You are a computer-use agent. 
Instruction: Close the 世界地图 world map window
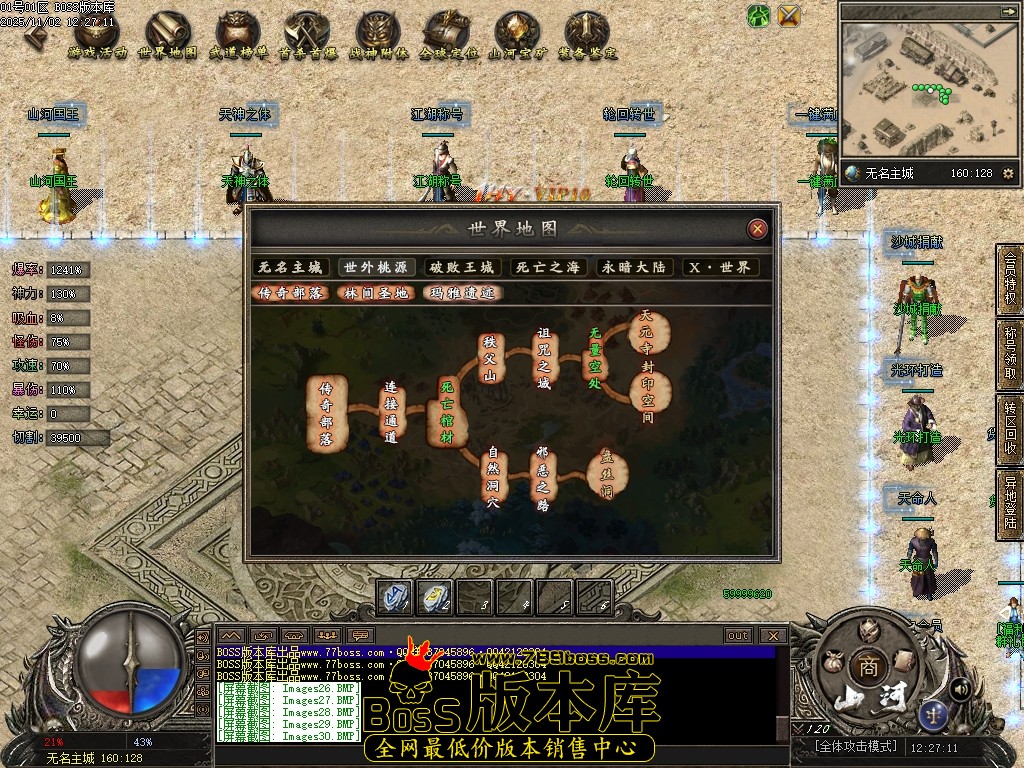(x=758, y=229)
